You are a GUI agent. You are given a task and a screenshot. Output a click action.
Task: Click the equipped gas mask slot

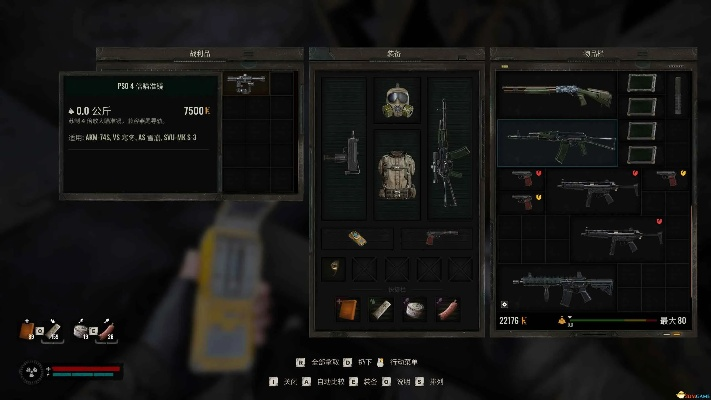click(x=397, y=98)
